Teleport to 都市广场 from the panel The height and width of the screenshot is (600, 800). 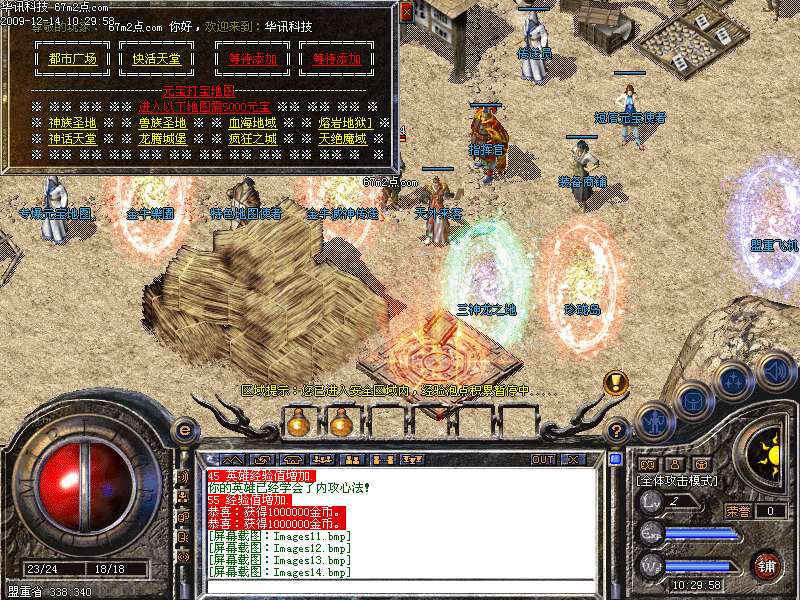pos(73,59)
